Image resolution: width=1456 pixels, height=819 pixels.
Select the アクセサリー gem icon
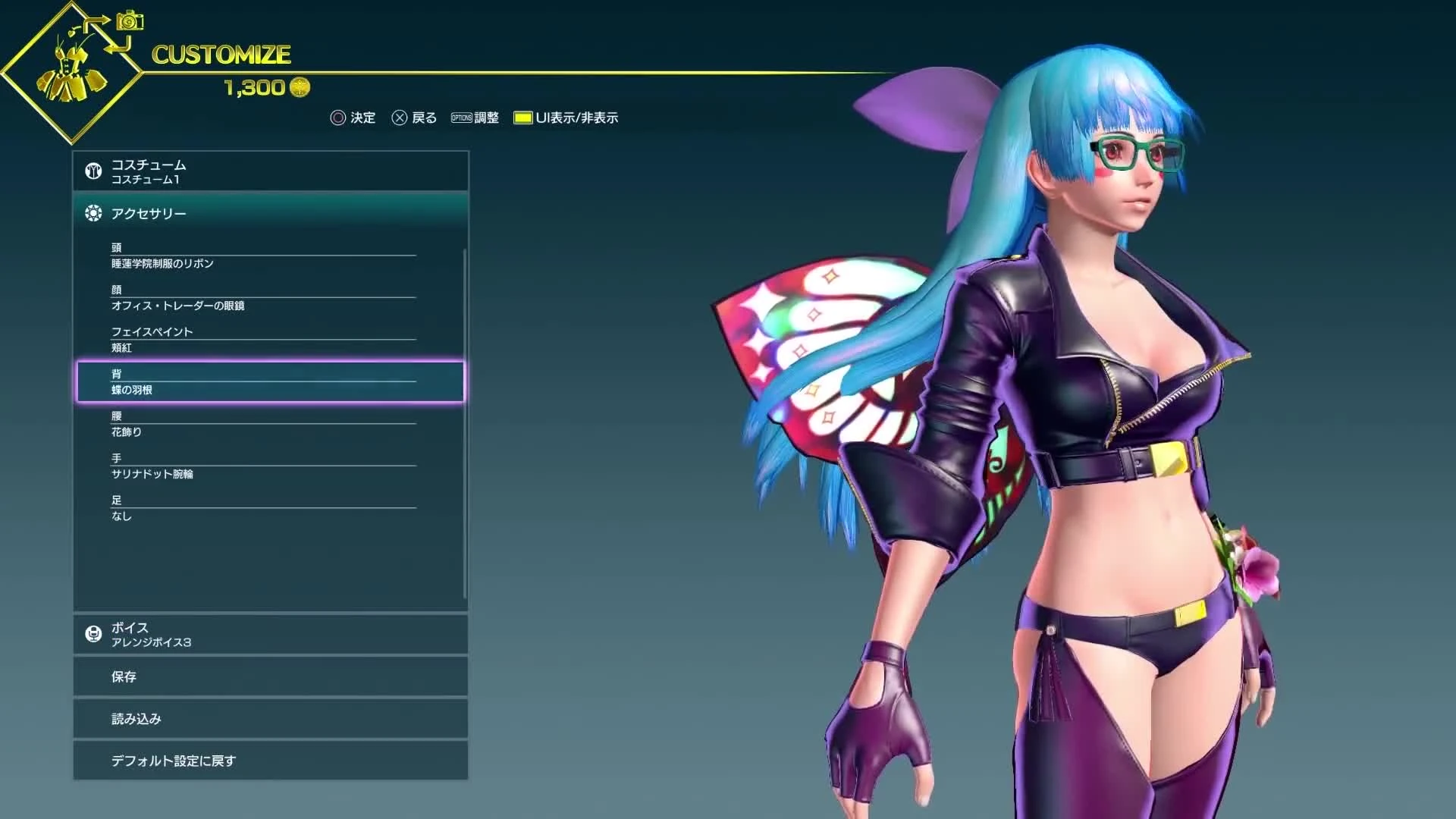pos(93,213)
